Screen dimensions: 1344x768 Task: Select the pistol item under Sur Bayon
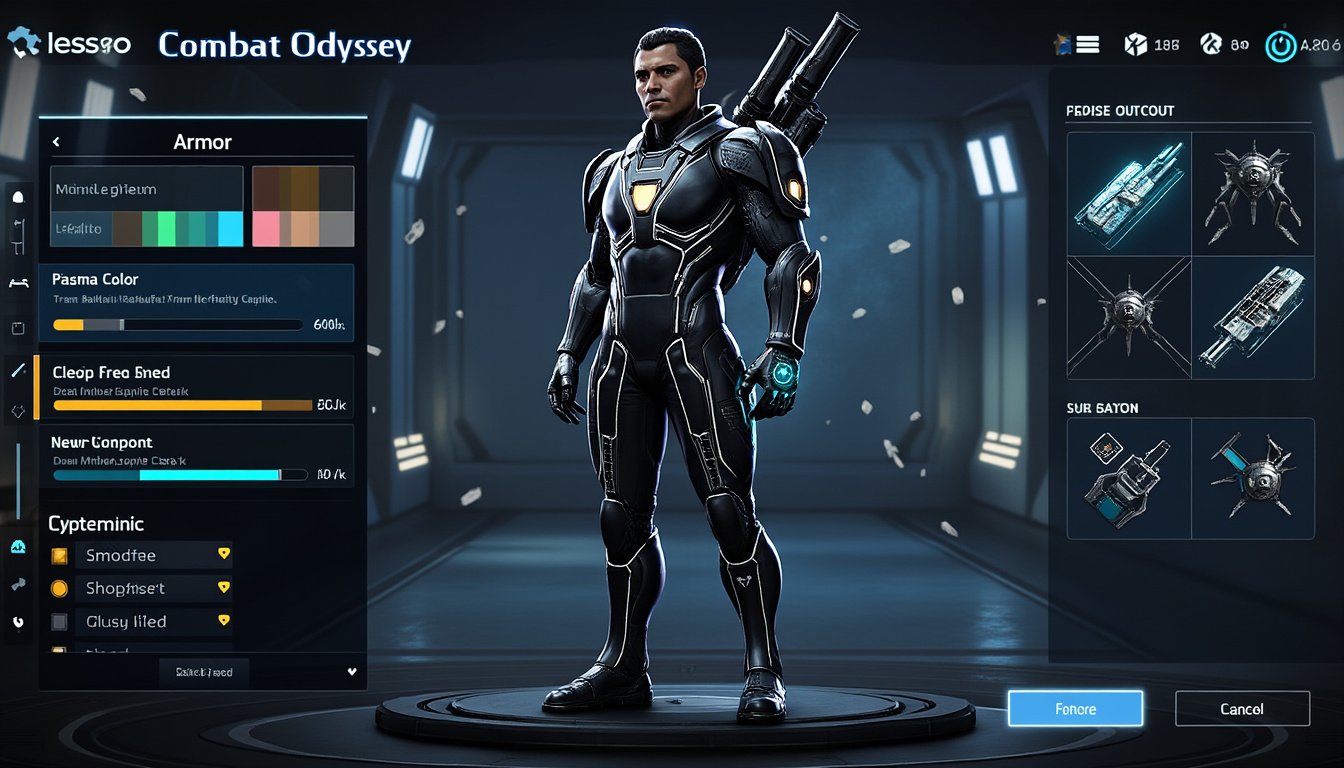pyautogui.click(x=1129, y=478)
